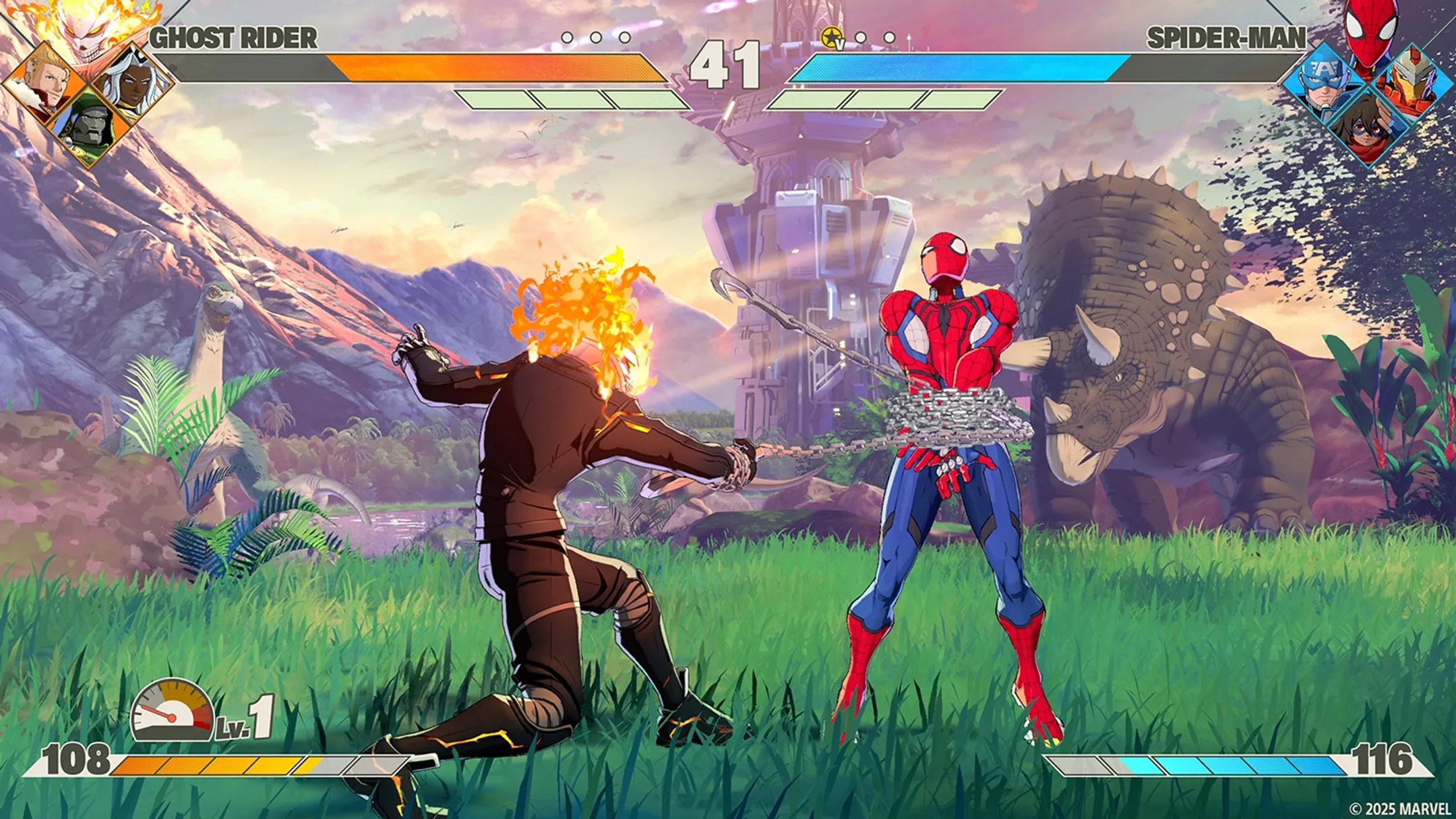The width and height of the screenshot is (1456, 819).
Task: Toggle Spider-Man's star round-win marker
Action: [831, 37]
